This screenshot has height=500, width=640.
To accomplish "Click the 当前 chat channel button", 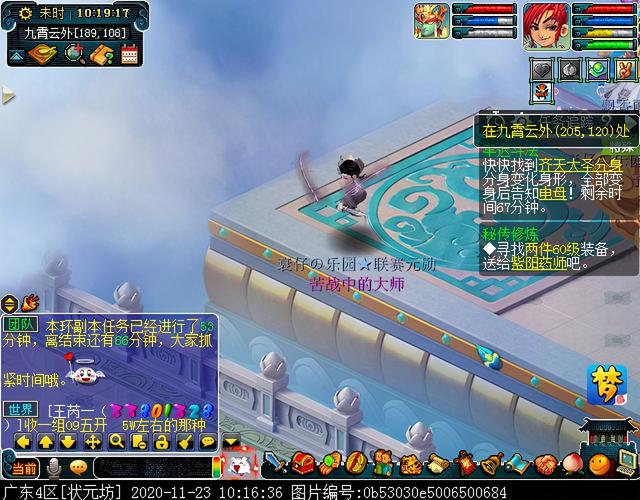I will coord(21,467).
